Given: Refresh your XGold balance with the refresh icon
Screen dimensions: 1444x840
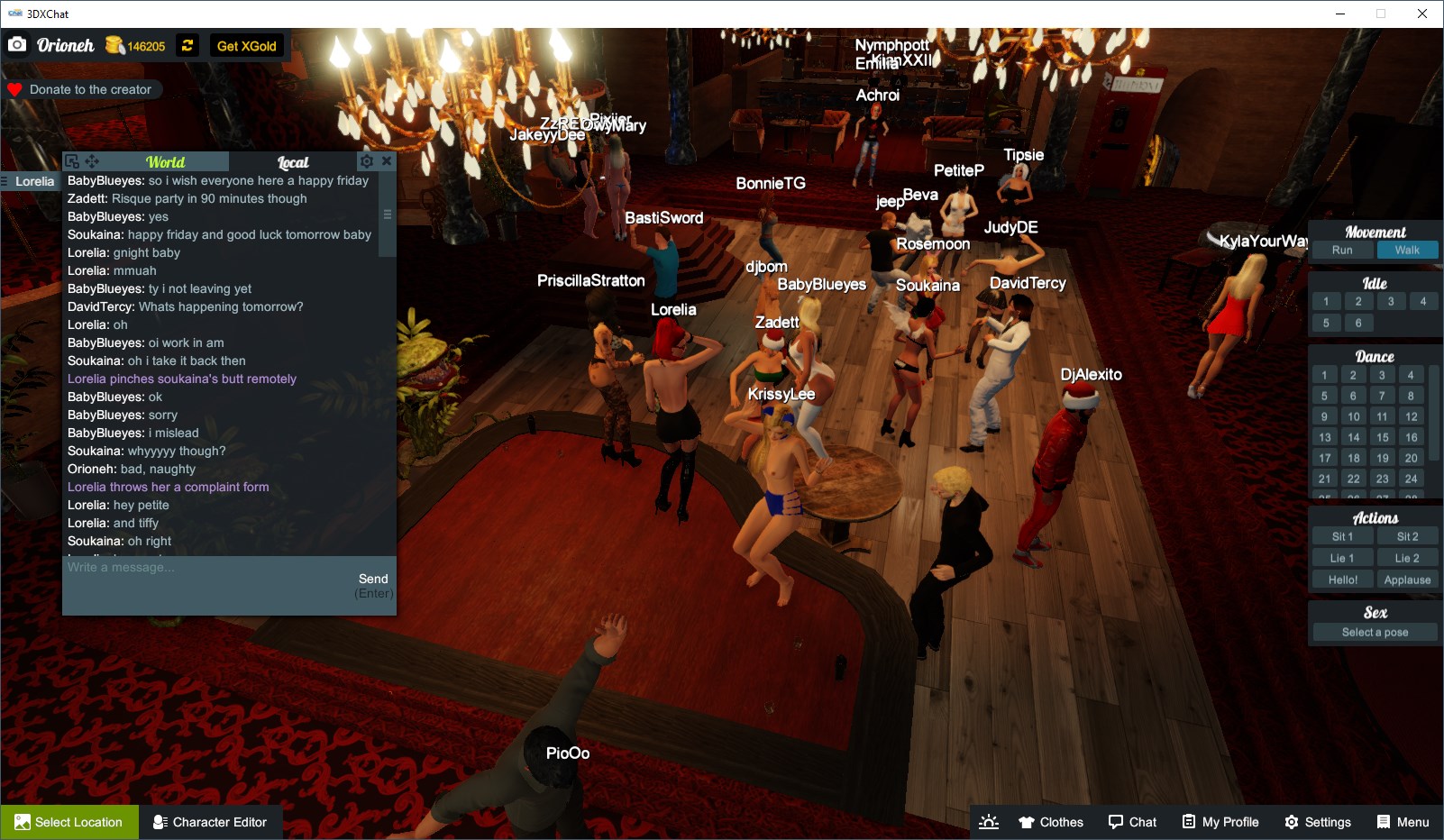Looking at the screenshot, I should (x=187, y=45).
